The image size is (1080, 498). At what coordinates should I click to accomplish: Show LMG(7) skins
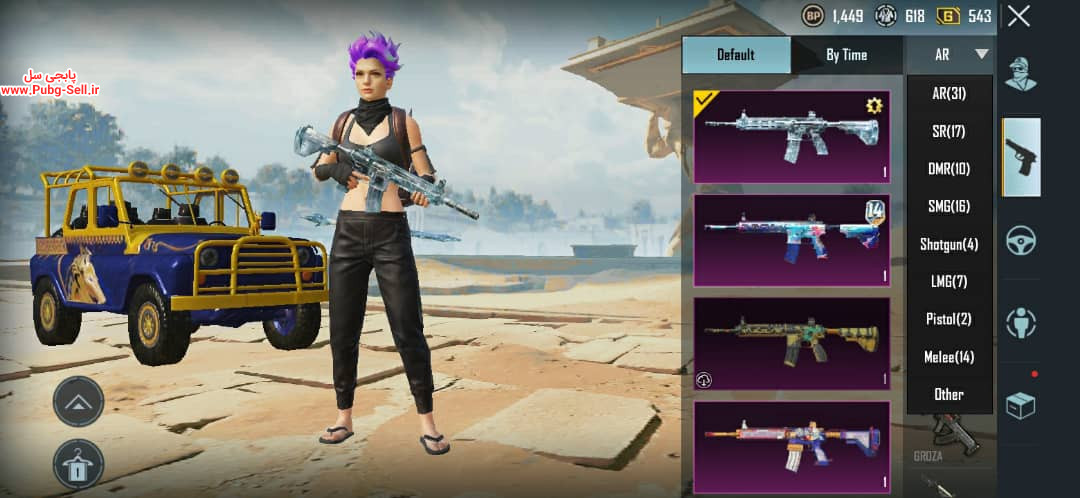click(949, 282)
